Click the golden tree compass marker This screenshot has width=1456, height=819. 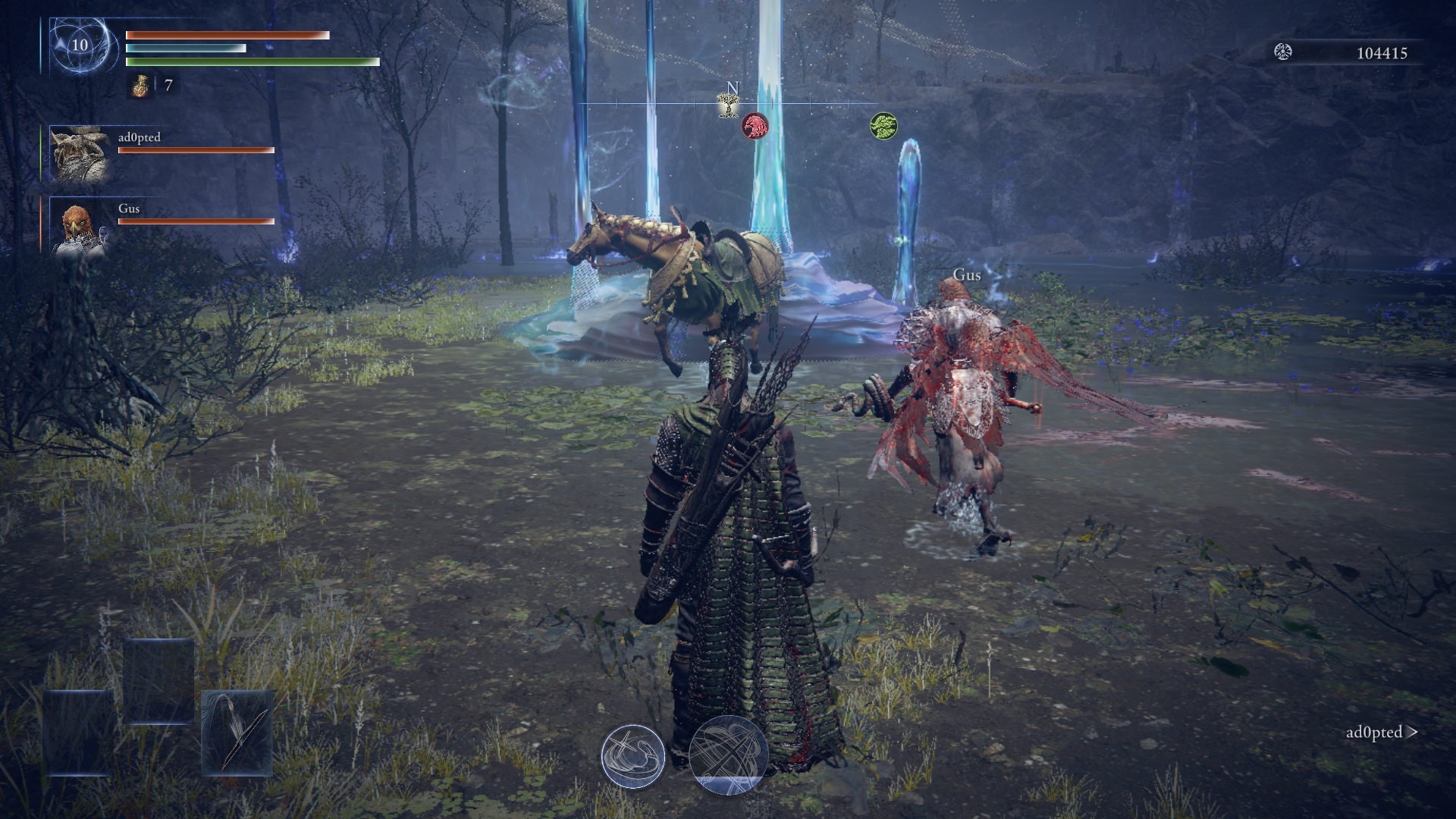[729, 105]
